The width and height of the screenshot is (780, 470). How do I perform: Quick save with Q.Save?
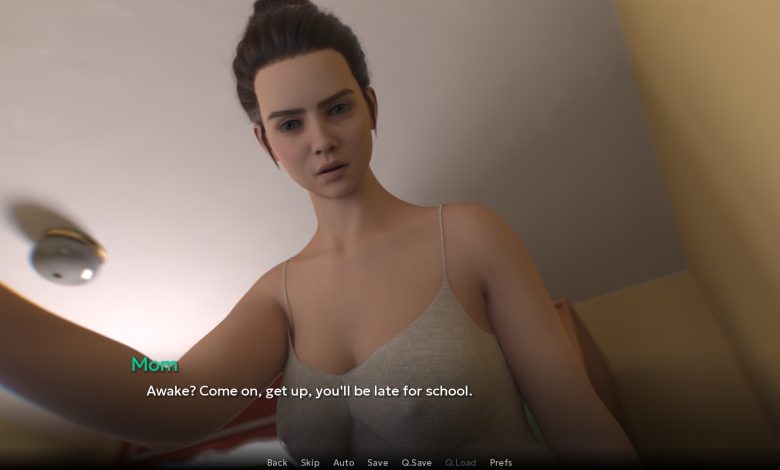tap(416, 463)
